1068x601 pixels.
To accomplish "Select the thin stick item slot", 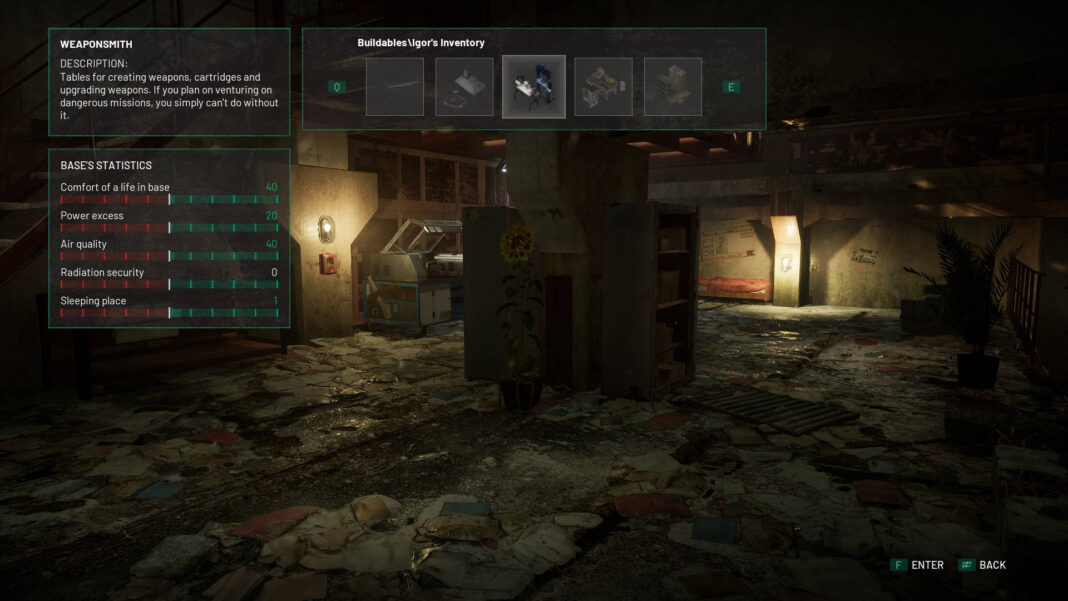I will click(394, 87).
